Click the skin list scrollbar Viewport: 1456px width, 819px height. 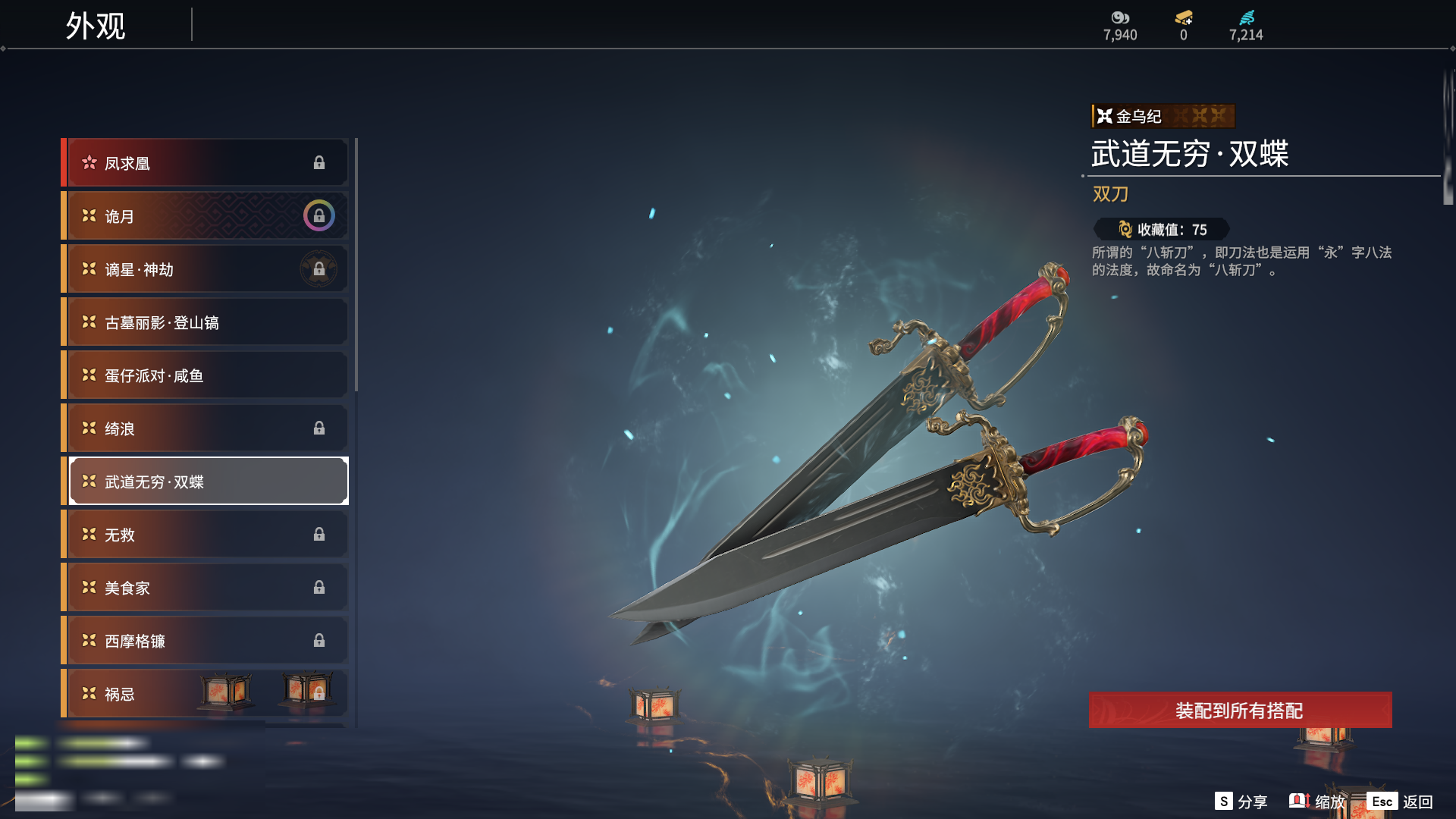pyautogui.click(x=356, y=265)
